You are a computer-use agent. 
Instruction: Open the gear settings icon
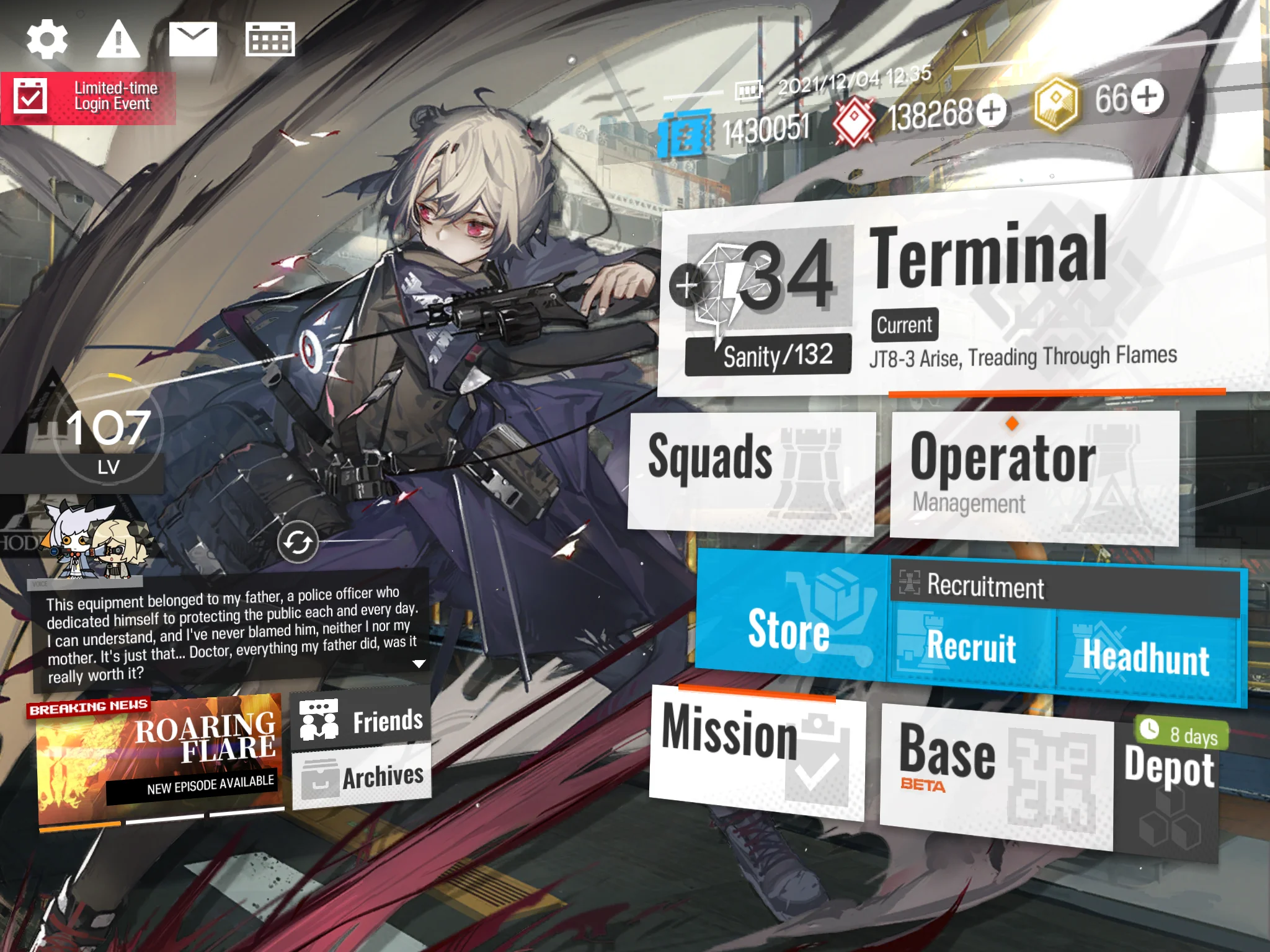[47, 39]
